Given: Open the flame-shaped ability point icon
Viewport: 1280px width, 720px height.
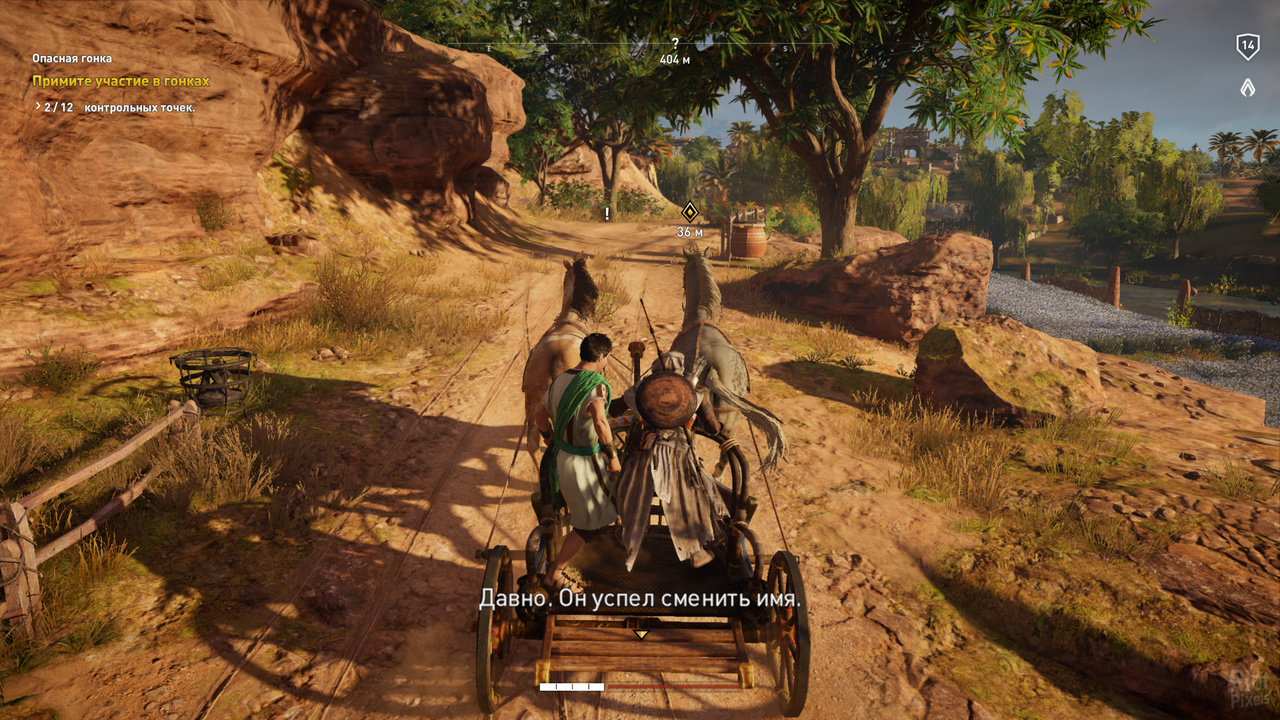Looking at the screenshot, I should [x=1247, y=87].
